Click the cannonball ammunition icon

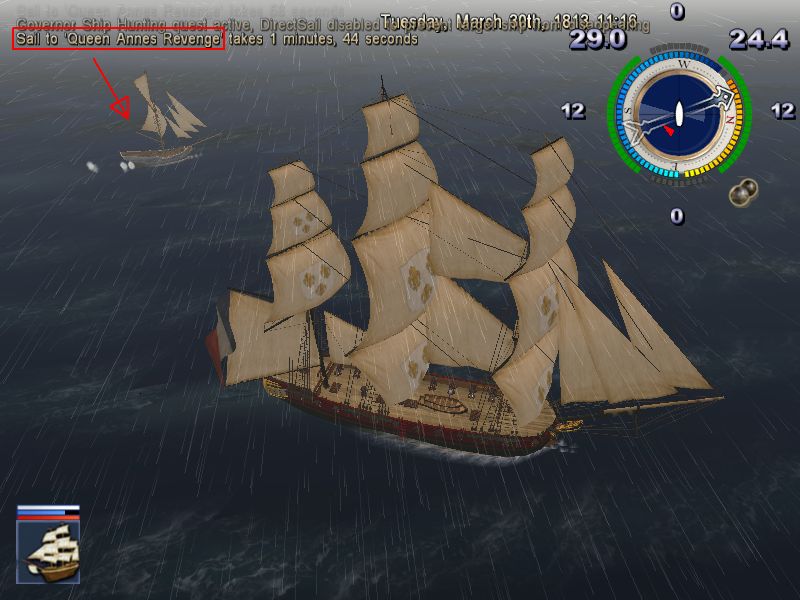pos(742,191)
